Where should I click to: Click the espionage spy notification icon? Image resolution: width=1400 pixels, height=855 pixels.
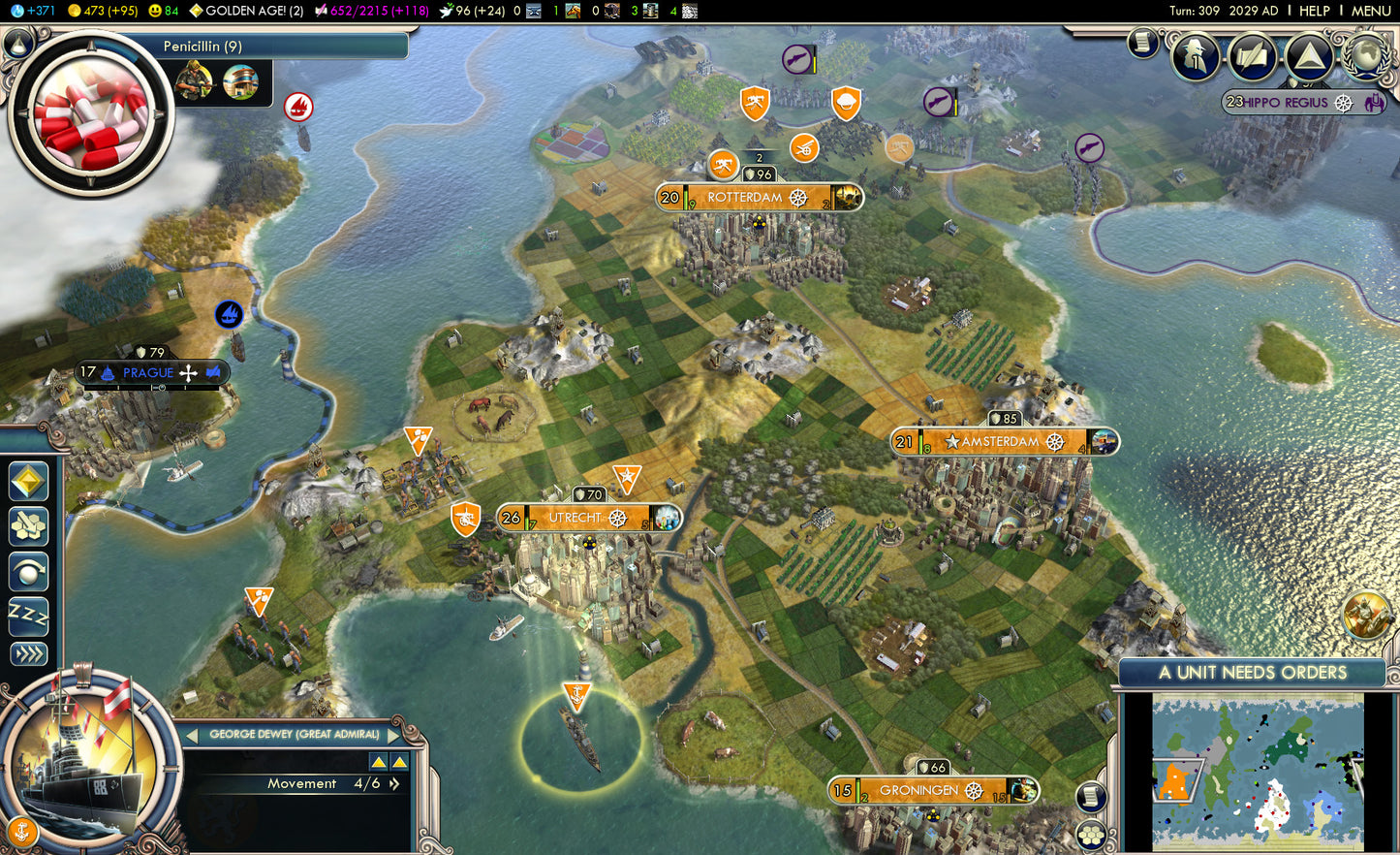tap(1195, 56)
